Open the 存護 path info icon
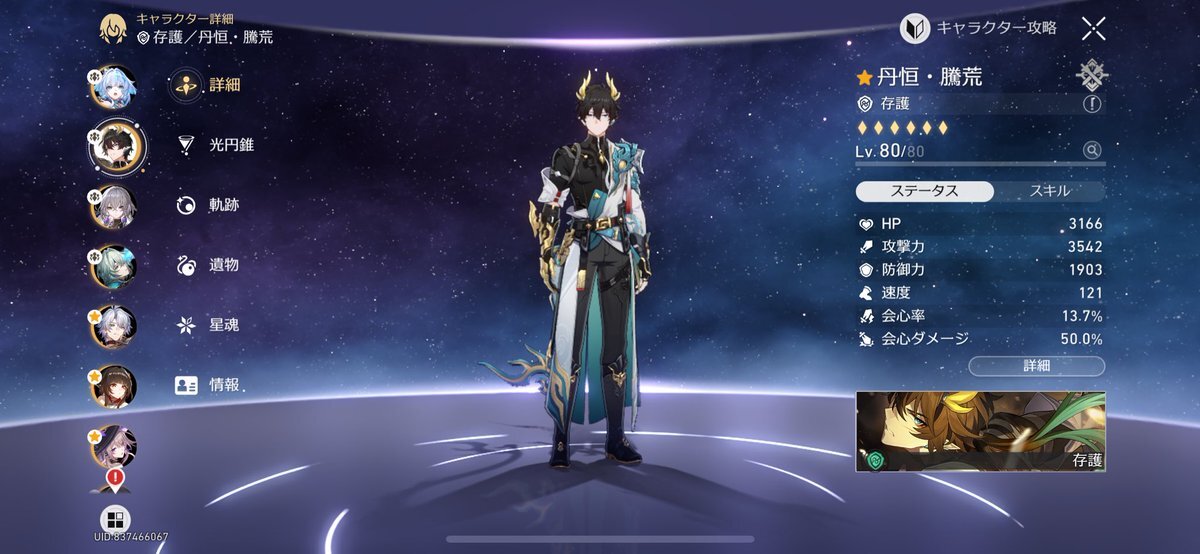 (x=1091, y=103)
